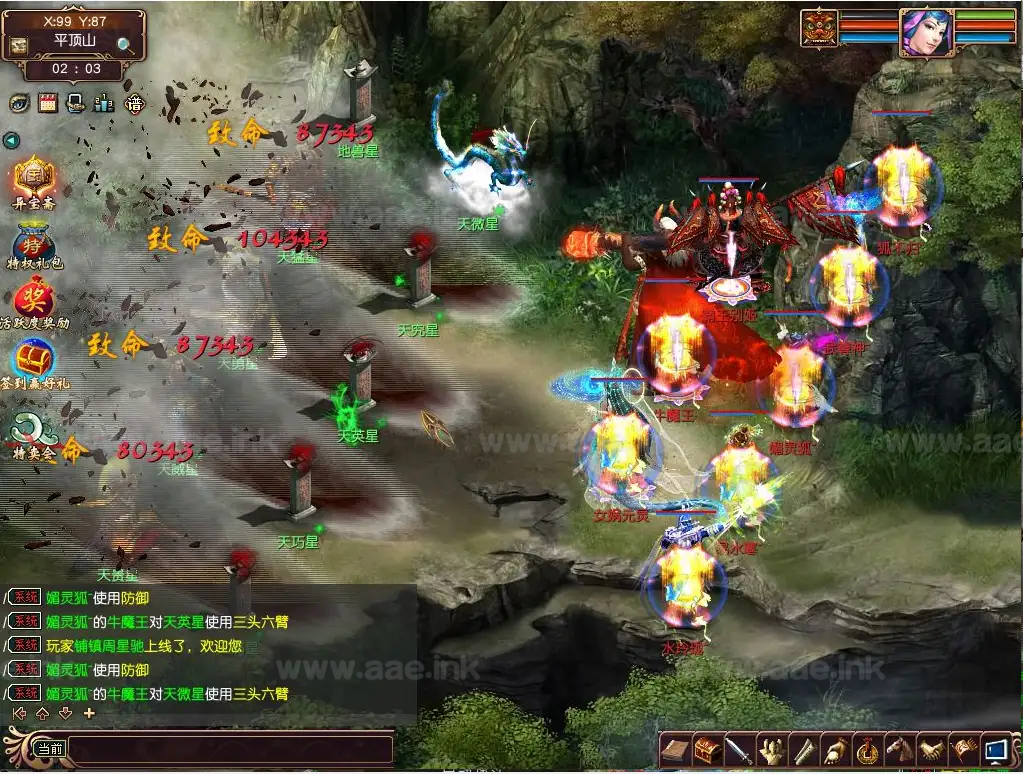Click the plus button under the chat log
The height and width of the screenshot is (774, 1023).
tap(89, 713)
